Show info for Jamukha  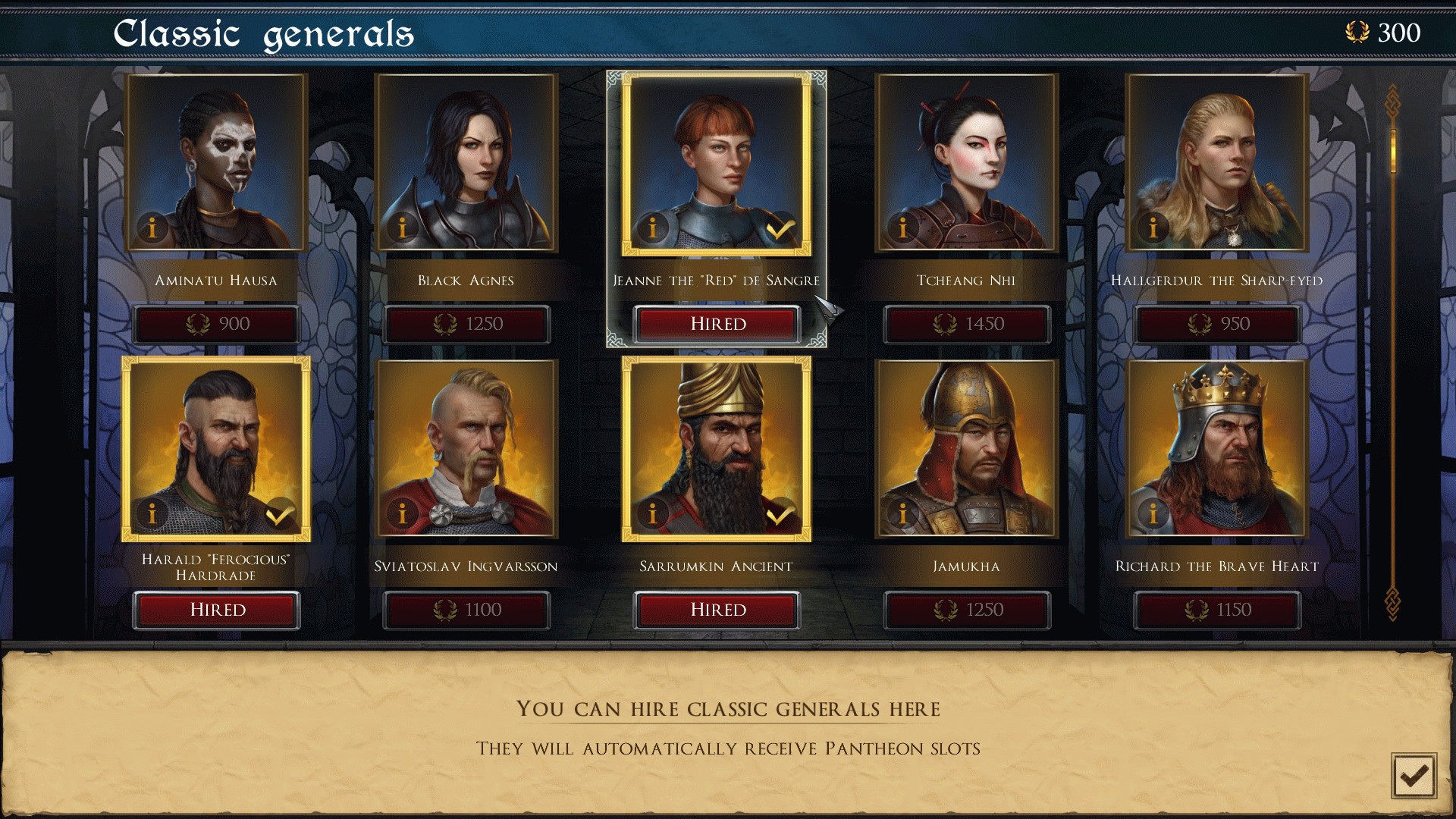tap(903, 514)
